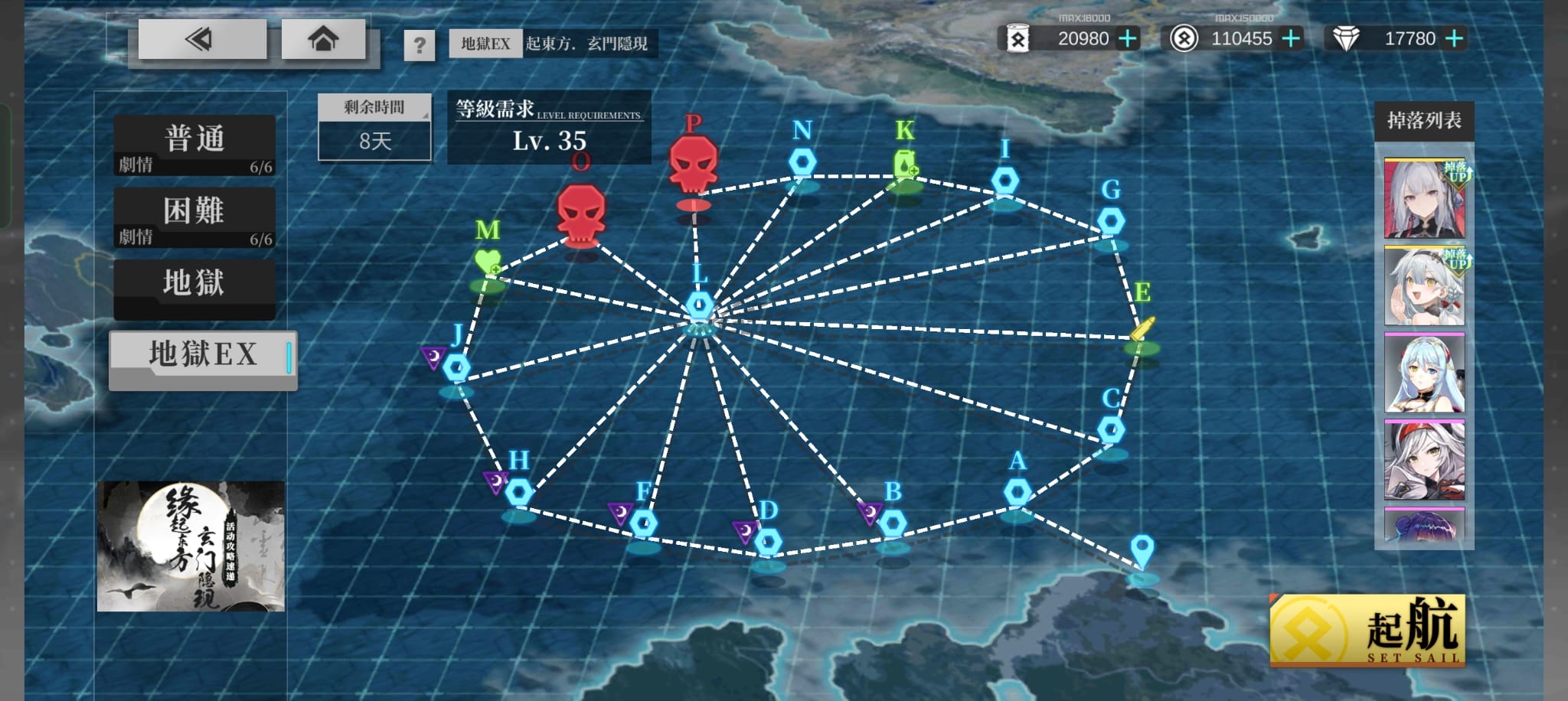This screenshot has width=1568, height=701.
Task: Select the green supply node K
Action: click(x=905, y=165)
